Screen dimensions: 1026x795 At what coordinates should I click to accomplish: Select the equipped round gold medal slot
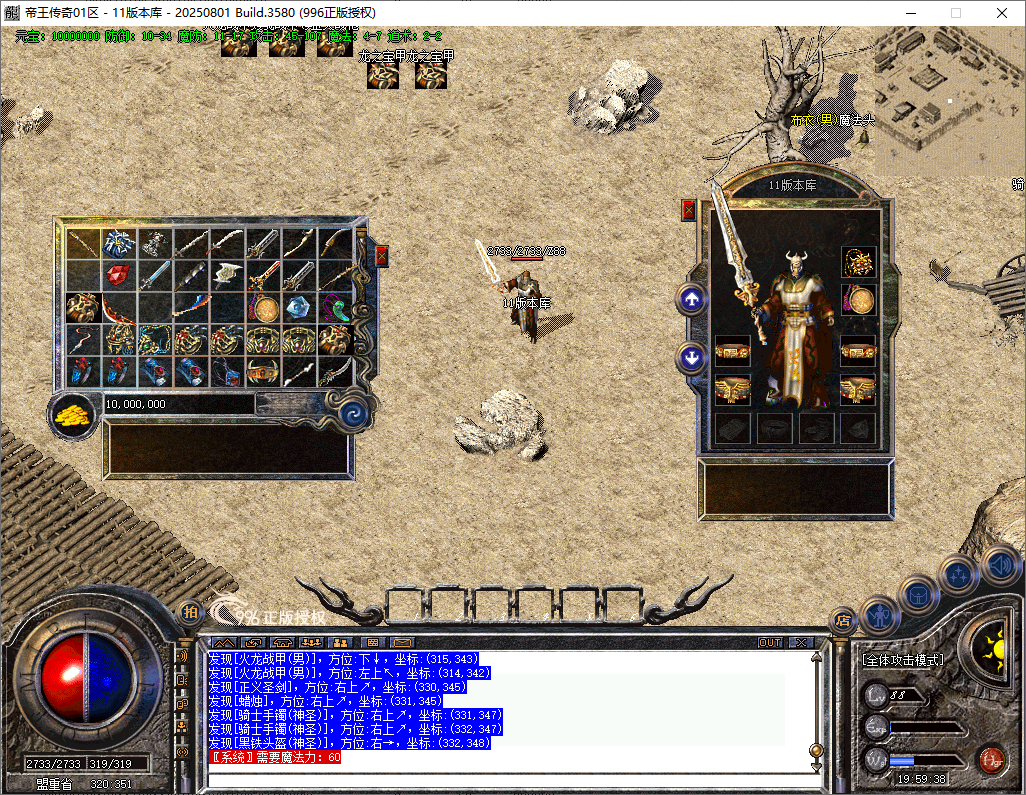[858, 299]
